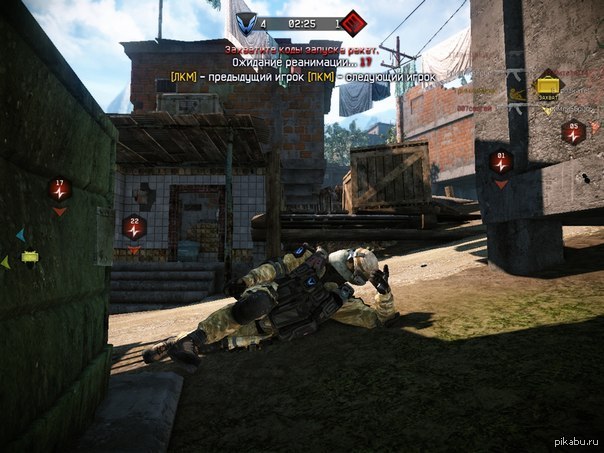Click the blue teammate direction arrow
Screen dimensions: 604x453
(x=19, y=236)
